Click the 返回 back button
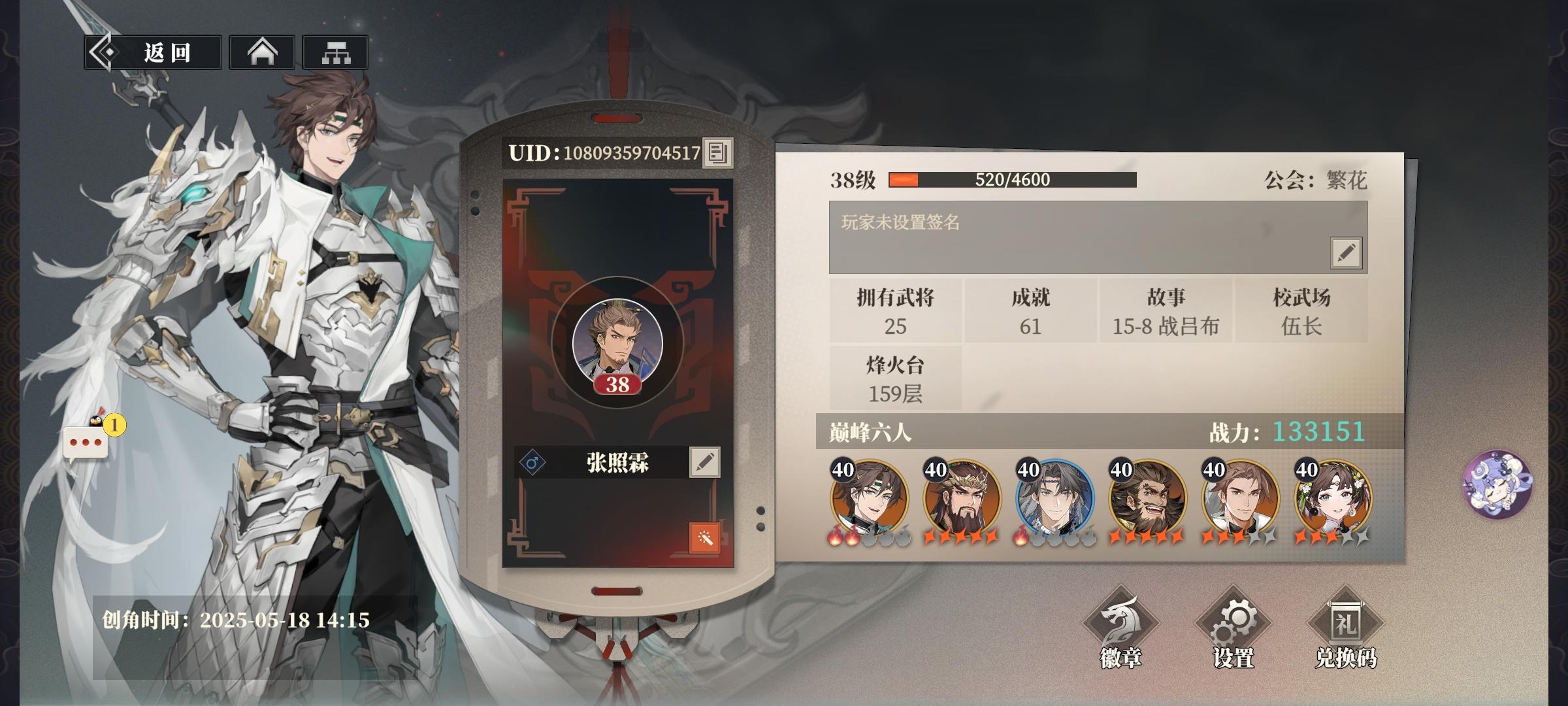 (152, 54)
